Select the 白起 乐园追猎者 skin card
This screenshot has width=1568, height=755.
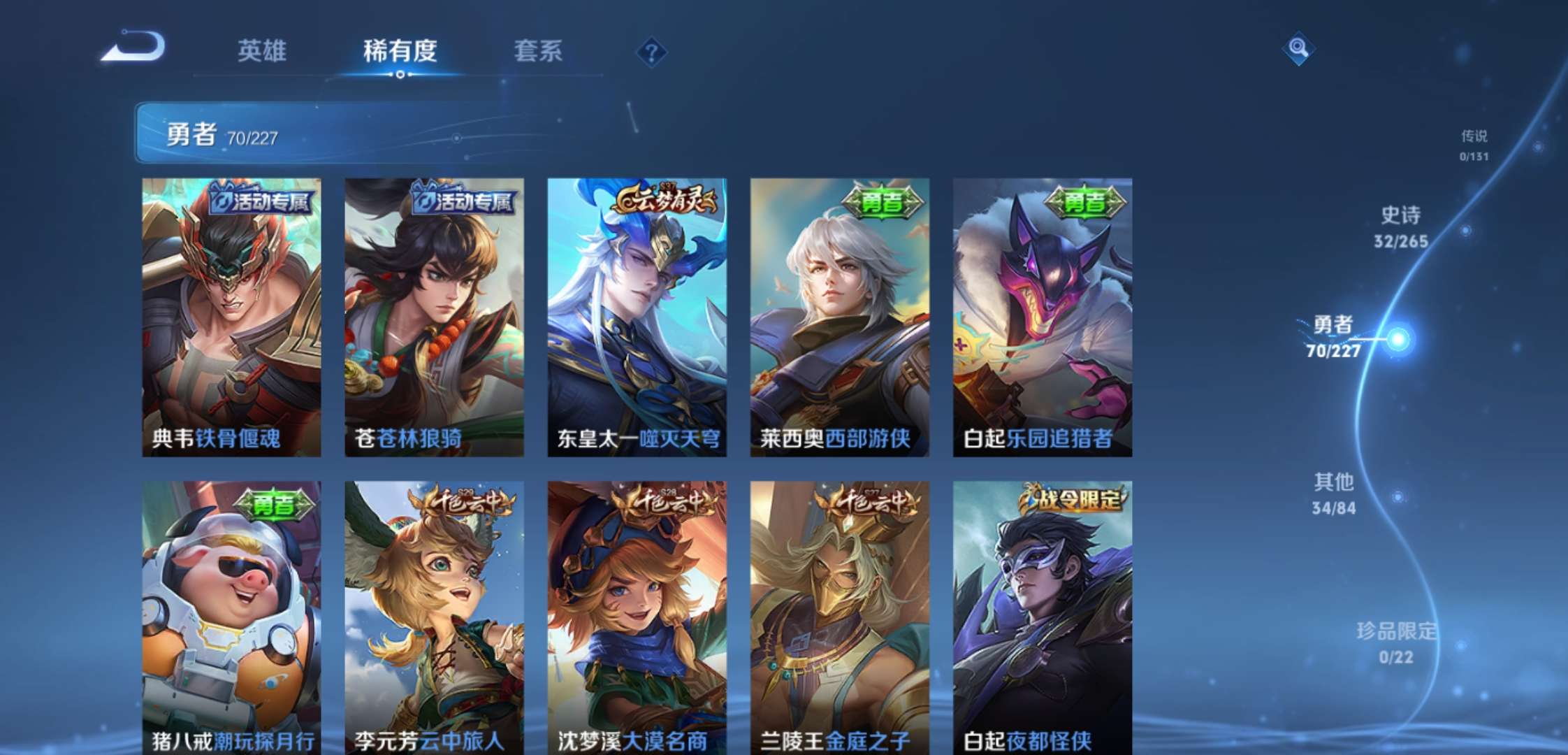(1042, 317)
